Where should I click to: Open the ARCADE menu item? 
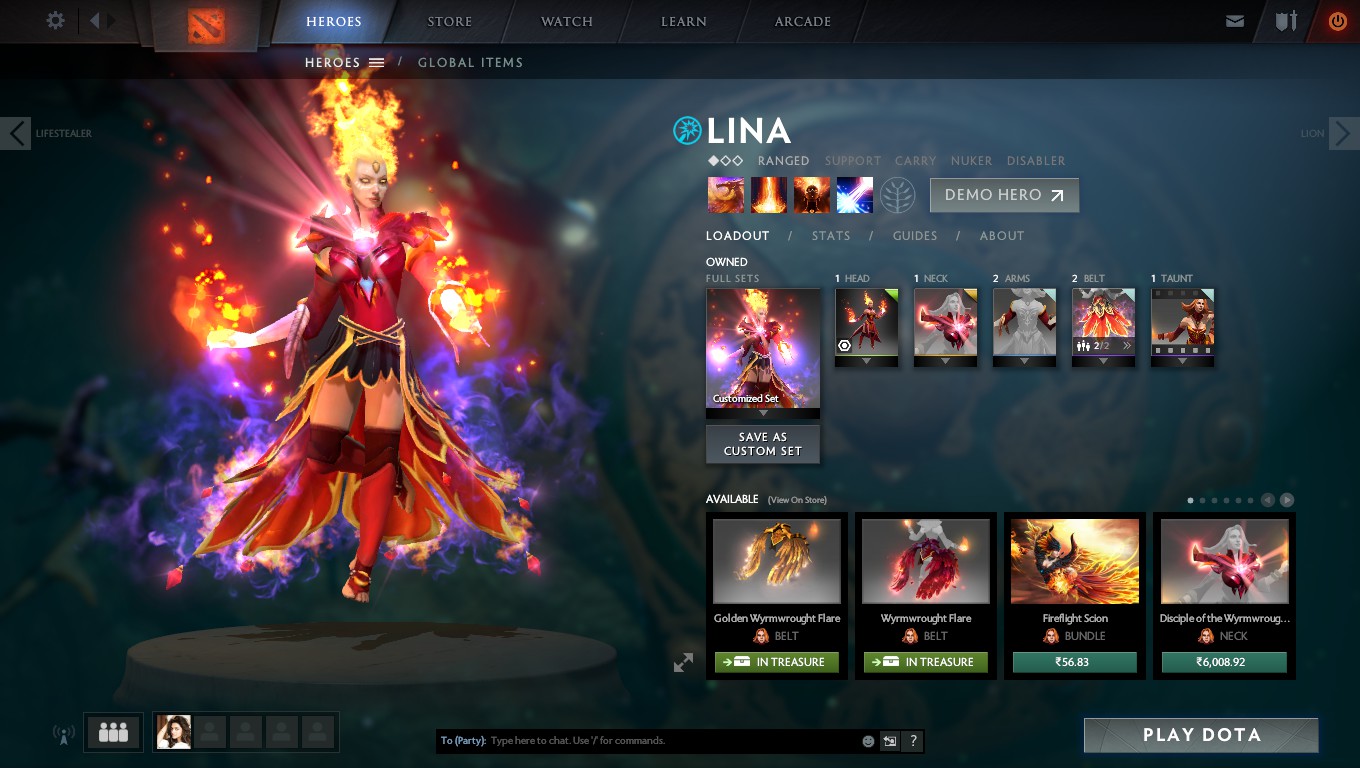click(x=803, y=20)
